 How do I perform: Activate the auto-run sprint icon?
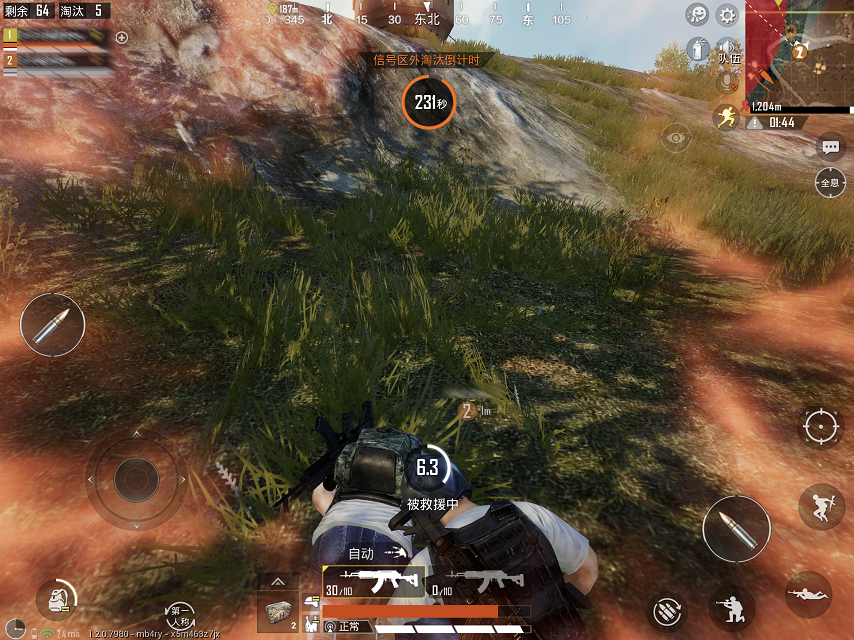pos(725,117)
